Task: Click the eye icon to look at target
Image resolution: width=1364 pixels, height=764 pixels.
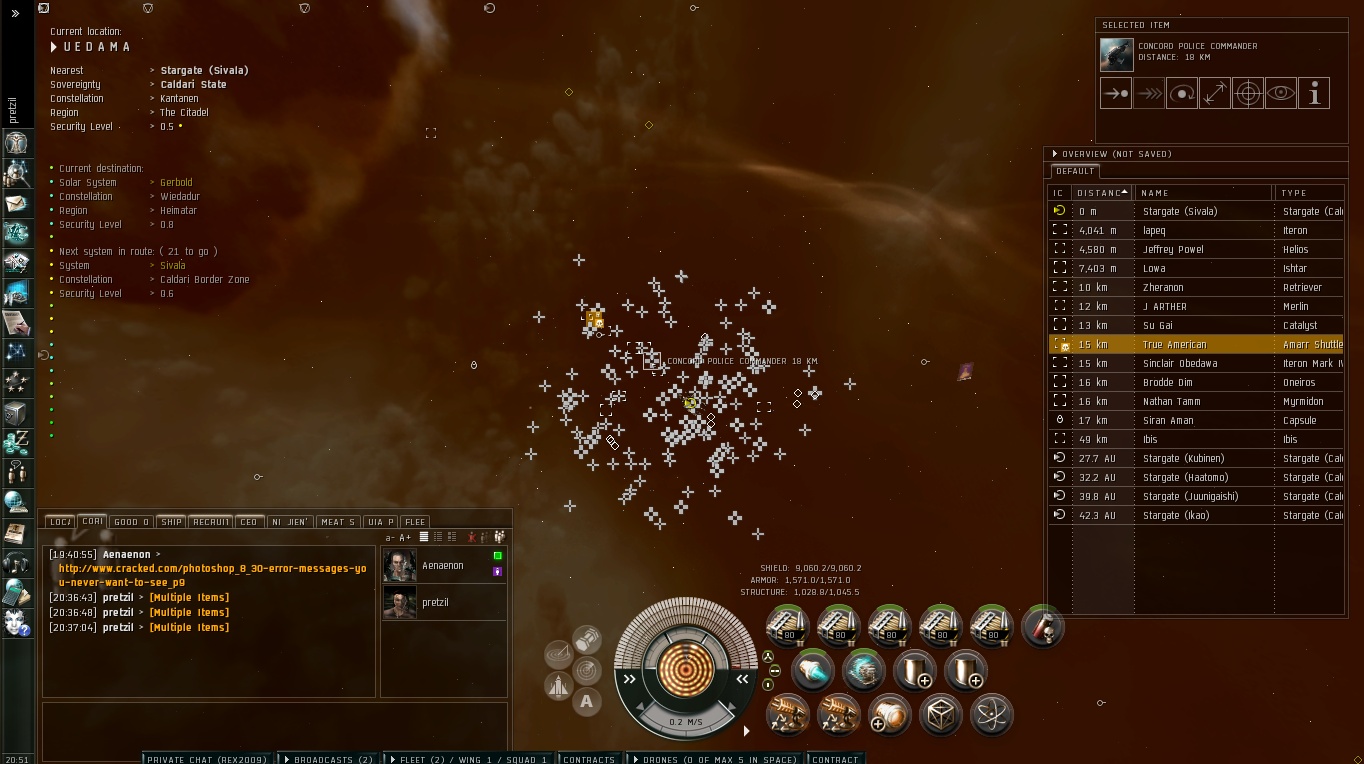Action: tap(1281, 94)
